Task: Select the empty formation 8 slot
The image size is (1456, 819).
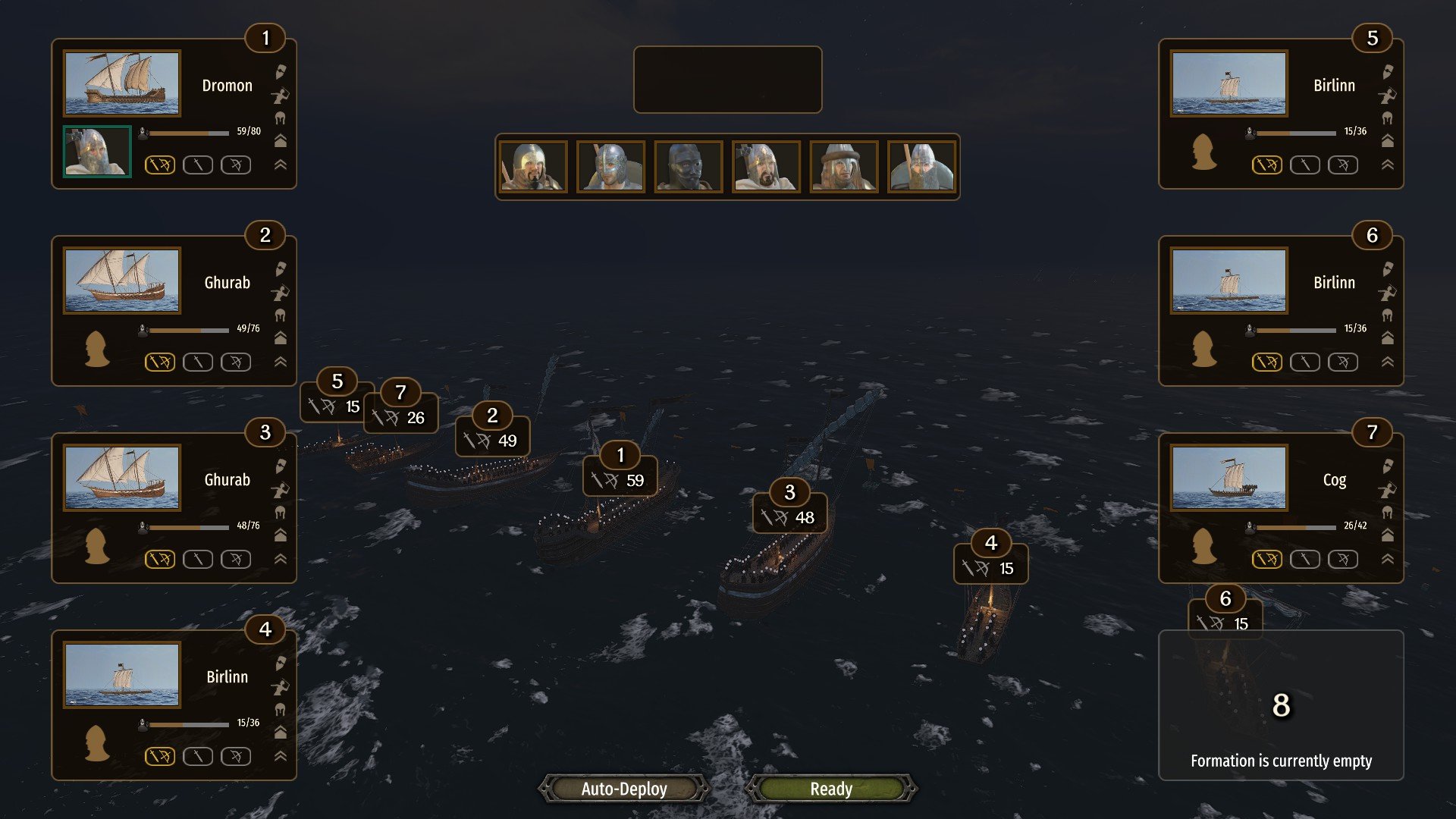Action: [x=1281, y=705]
